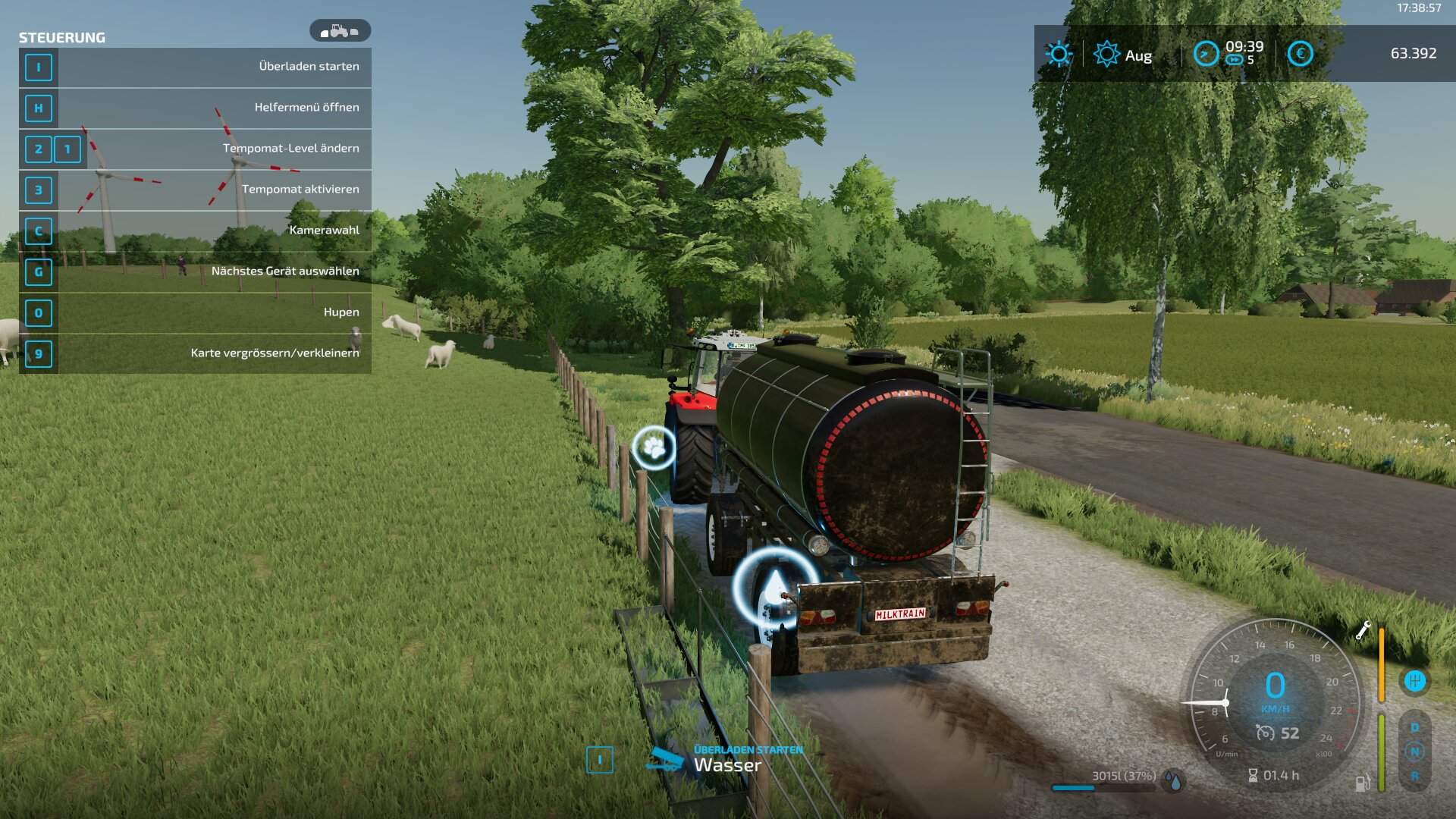Image resolution: width=1456 pixels, height=819 pixels.
Task: Select the cruise control speed icon
Action: tap(1265, 733)
